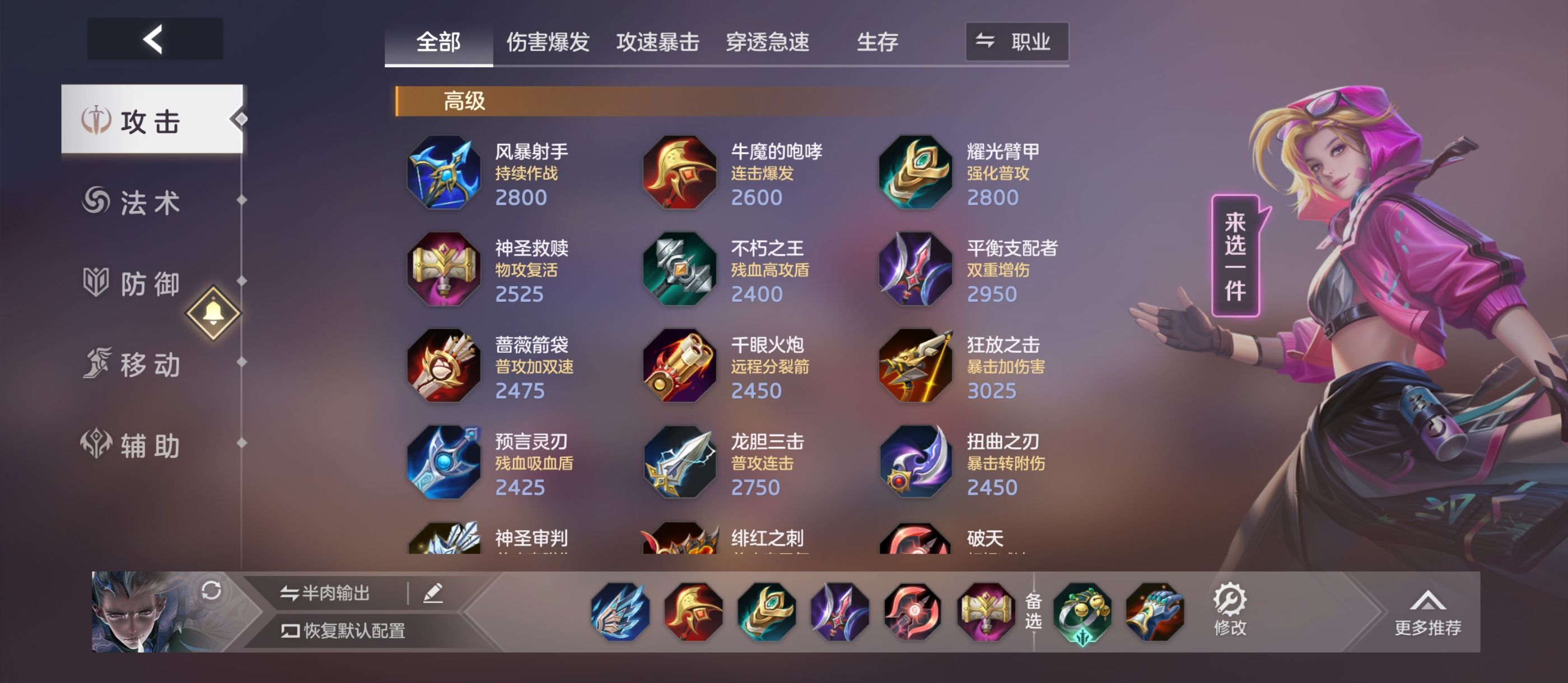Open the 防御 equipment category

pyautogui.click(x=134, y=284)
